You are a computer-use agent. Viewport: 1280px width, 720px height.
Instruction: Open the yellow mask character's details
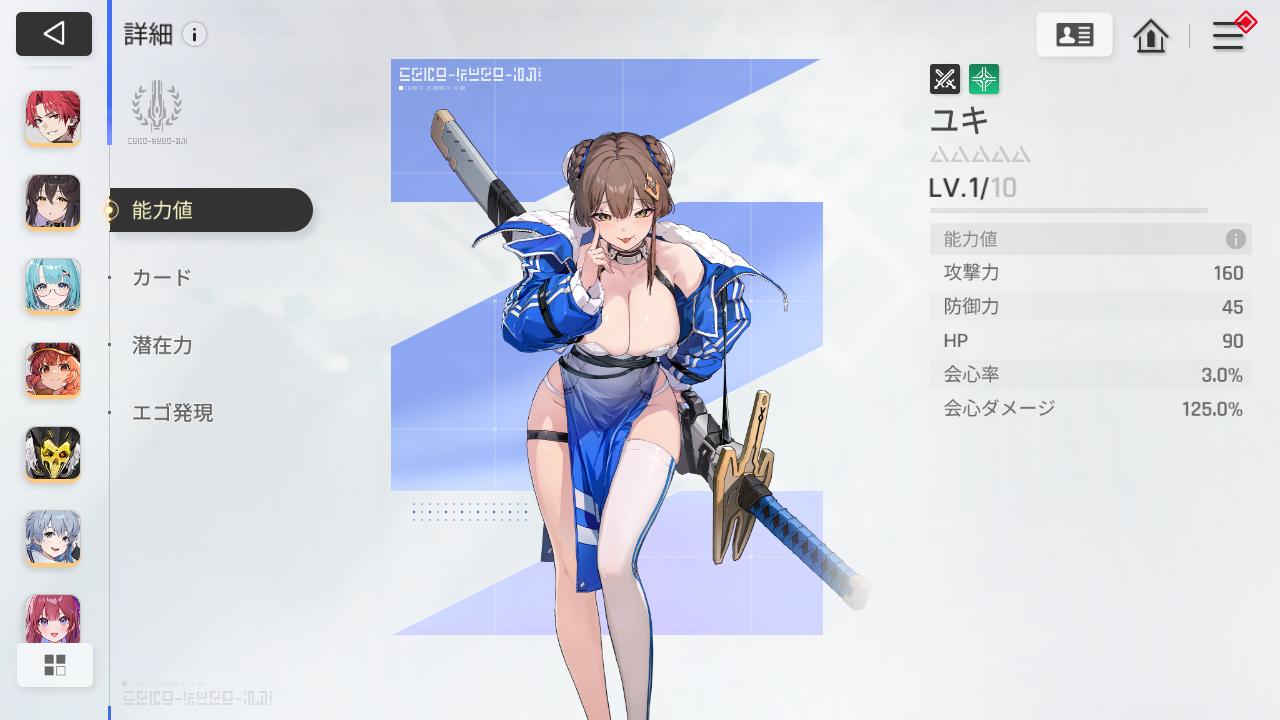click(x=52, y=453)
